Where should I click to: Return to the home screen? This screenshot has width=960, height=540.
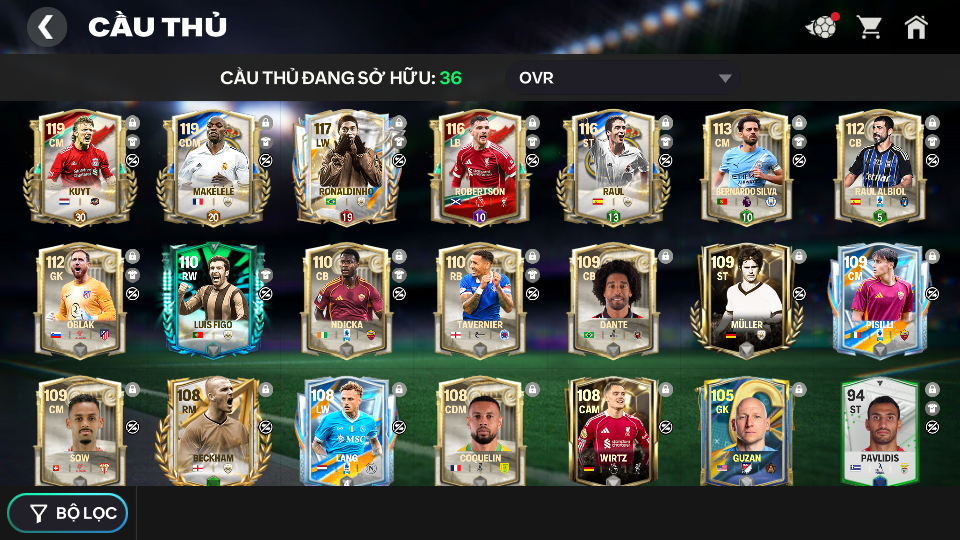pyautogui.click(x=916, y=27)
